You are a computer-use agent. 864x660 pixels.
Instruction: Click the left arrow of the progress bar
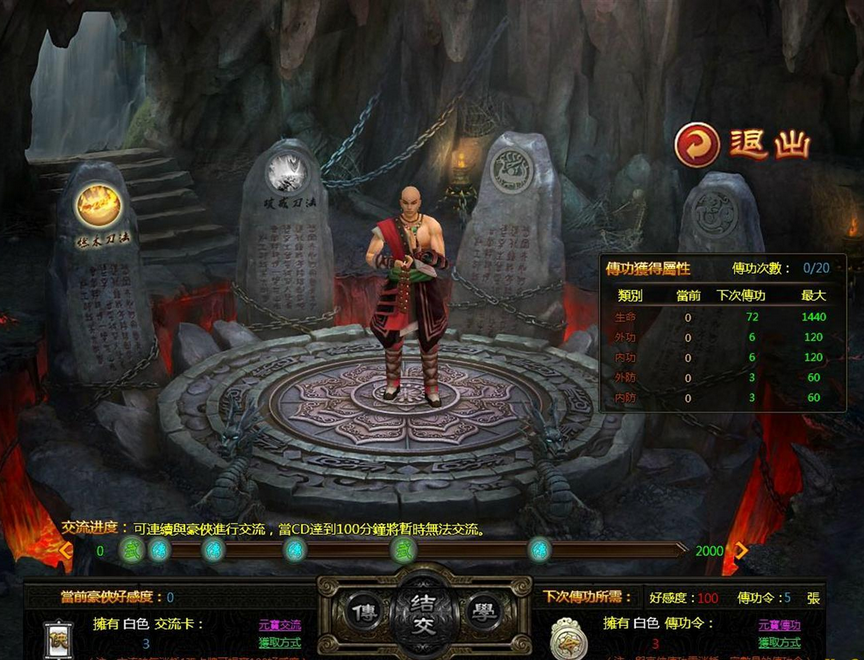[66, 550]
